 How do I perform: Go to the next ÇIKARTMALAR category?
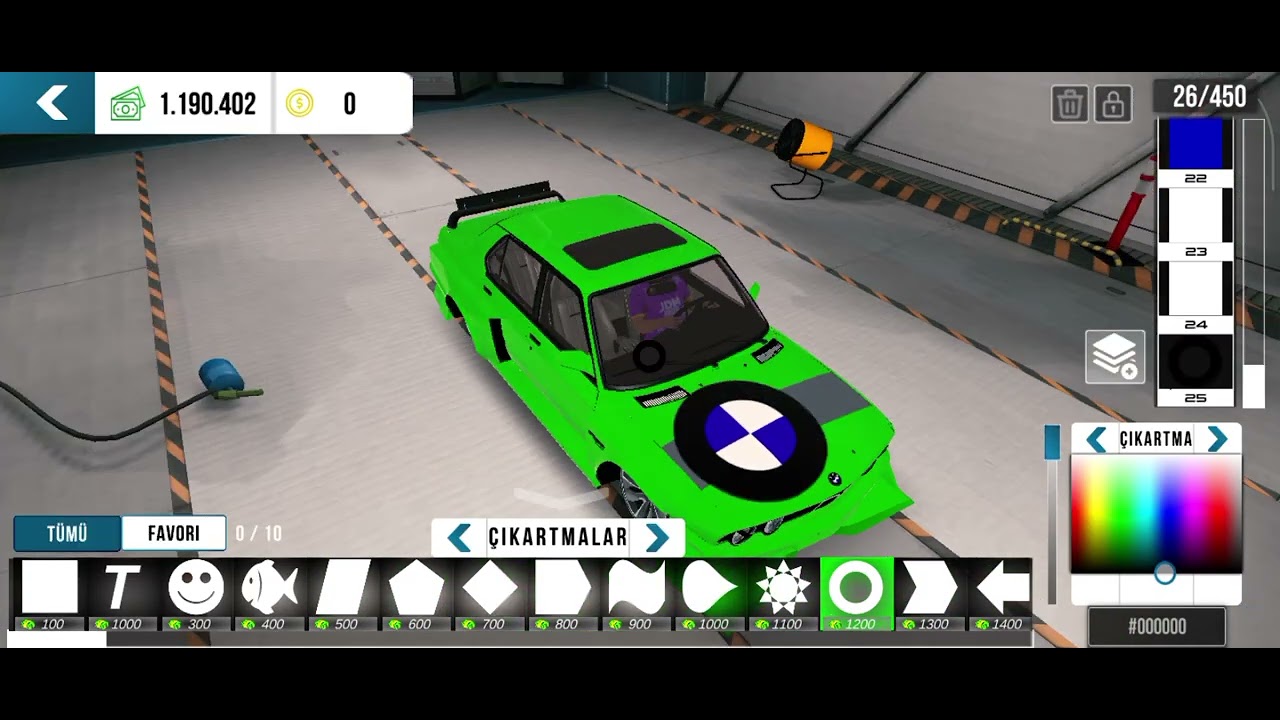pyautogui.click(x=657, y=538)
